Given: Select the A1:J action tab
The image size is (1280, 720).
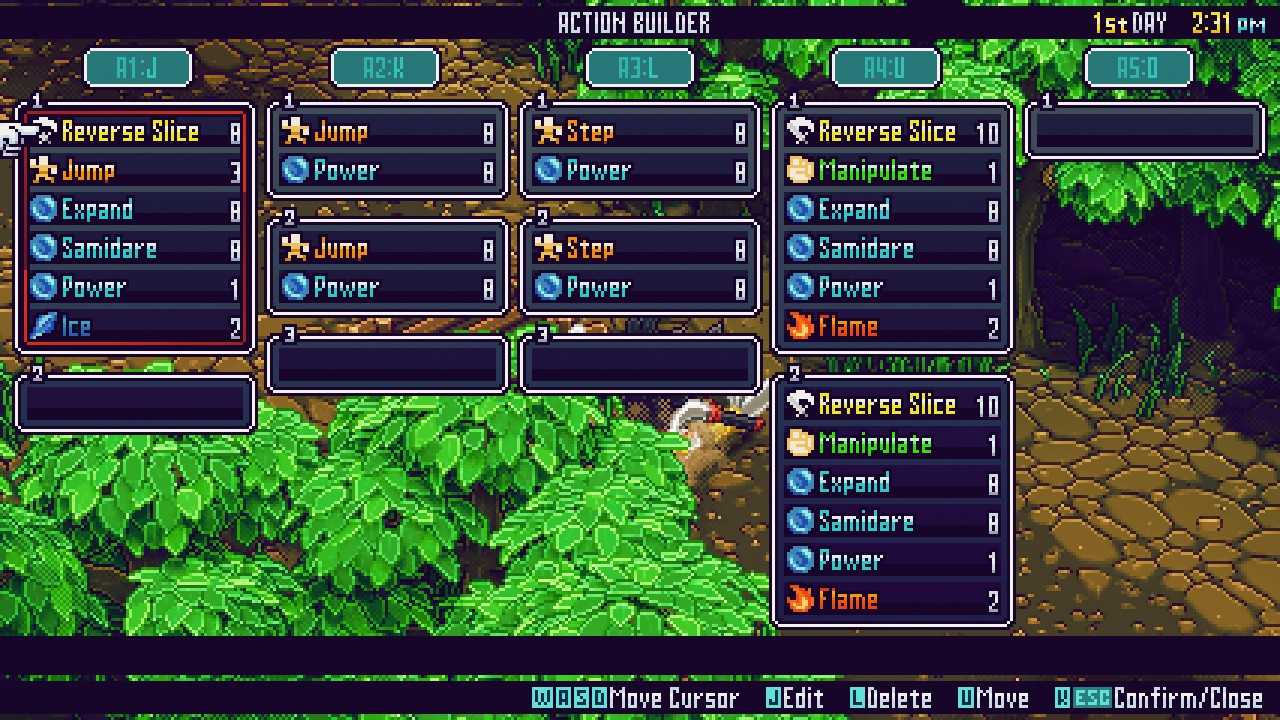Looking at the screenshot, I should 137,68.
